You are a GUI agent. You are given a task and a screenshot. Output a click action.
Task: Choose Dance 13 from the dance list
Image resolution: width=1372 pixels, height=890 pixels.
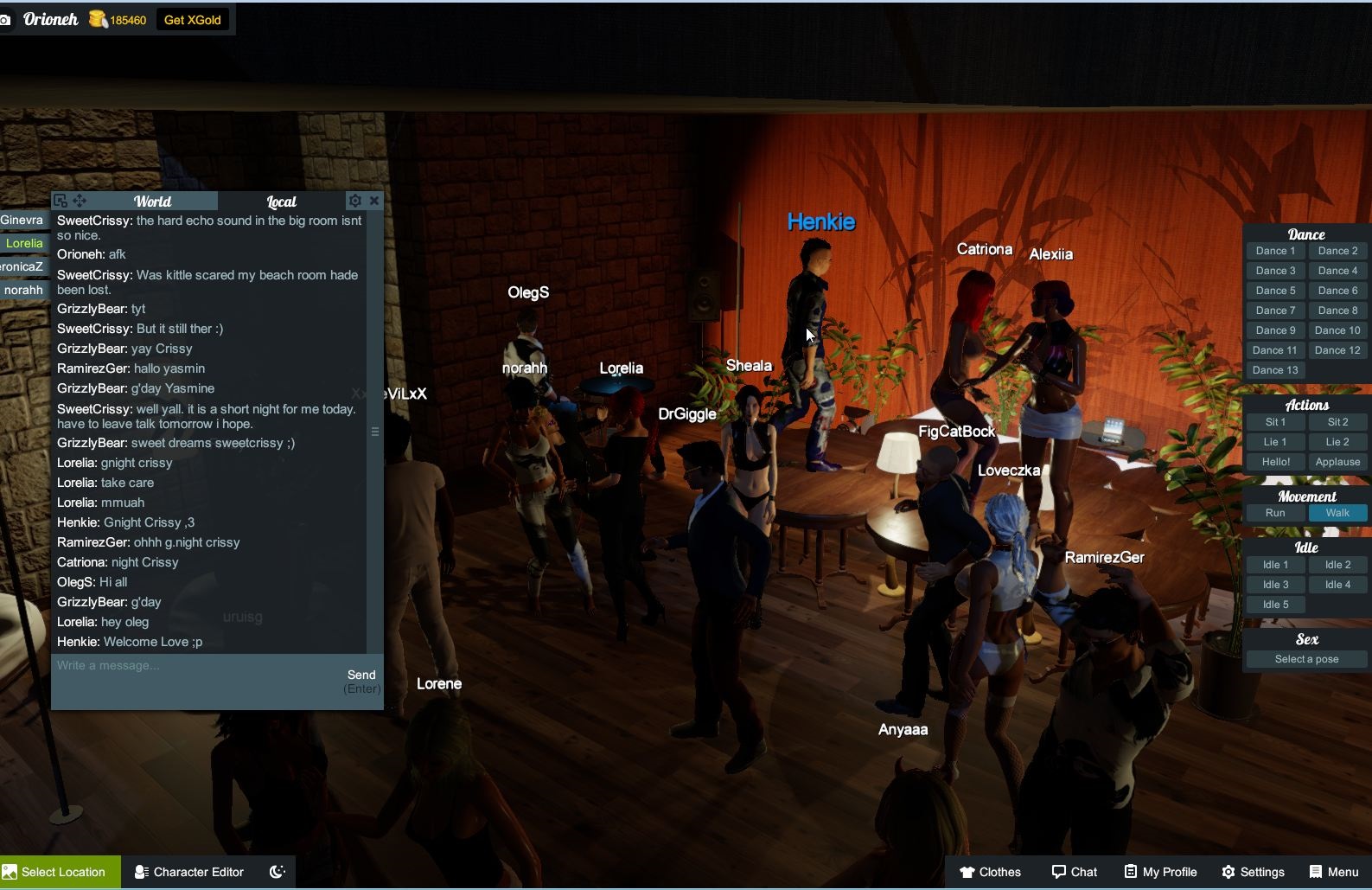coord(1275,370)
